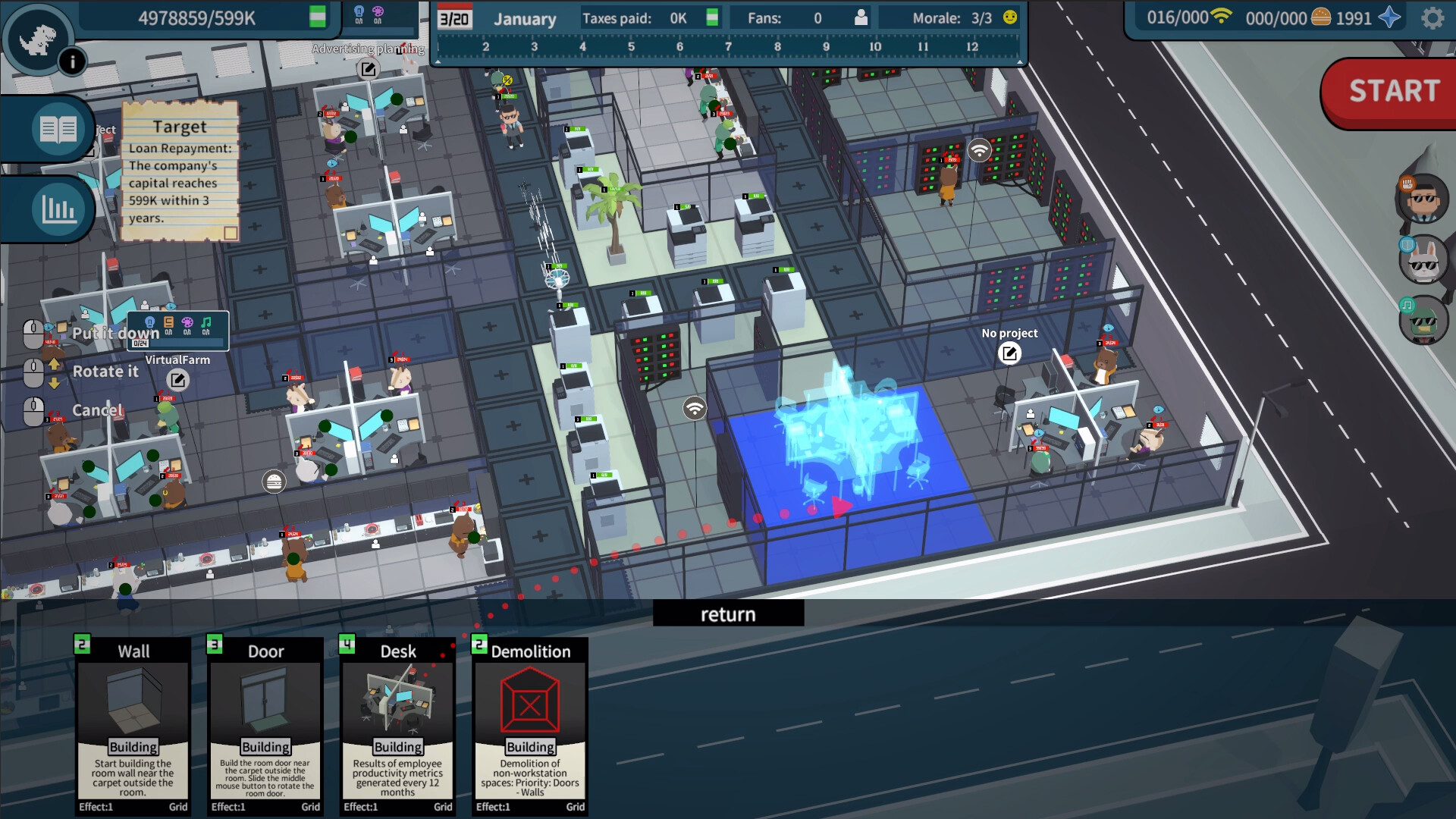This screenshot has height=819, width=1456.
Task: Click the dinosaur company logo
Action: pos(36,39)
